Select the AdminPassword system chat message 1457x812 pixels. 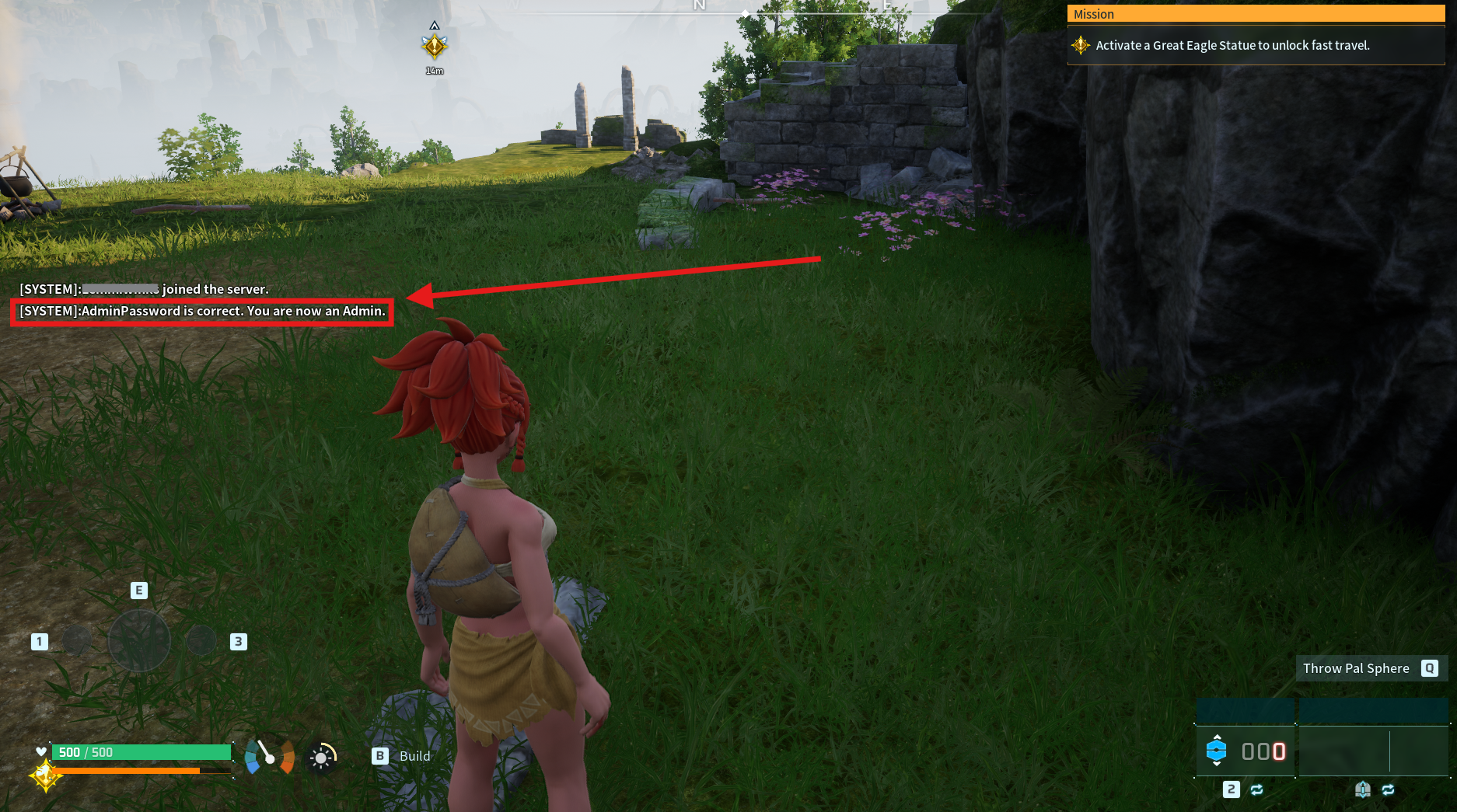202,312
